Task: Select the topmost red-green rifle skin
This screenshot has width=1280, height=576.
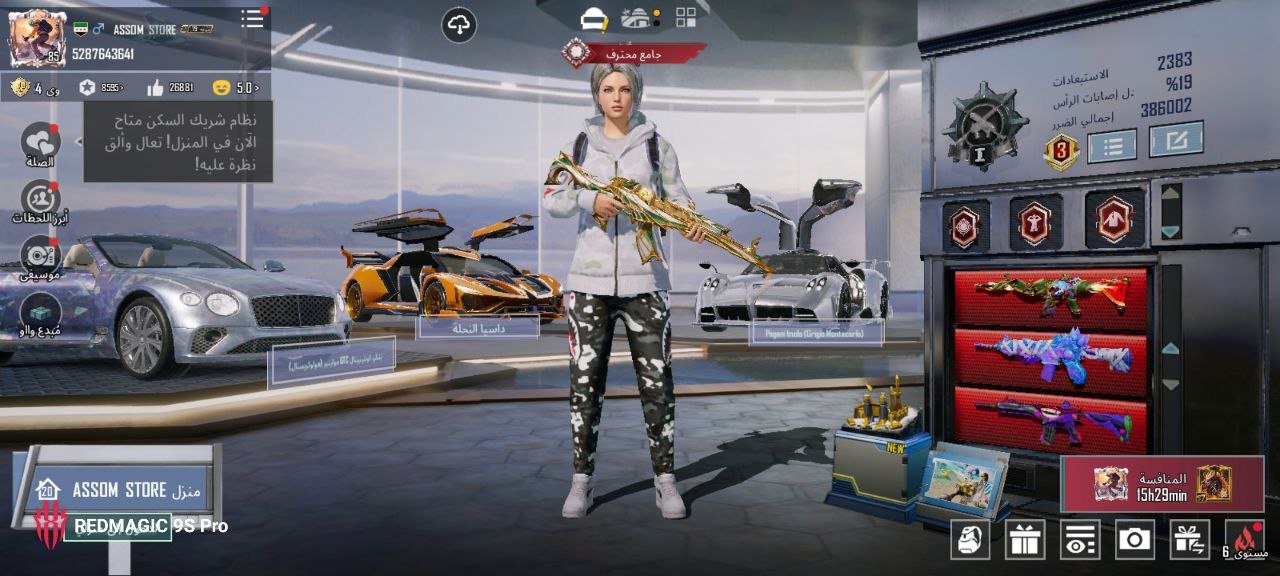Action: point(1050,296)
